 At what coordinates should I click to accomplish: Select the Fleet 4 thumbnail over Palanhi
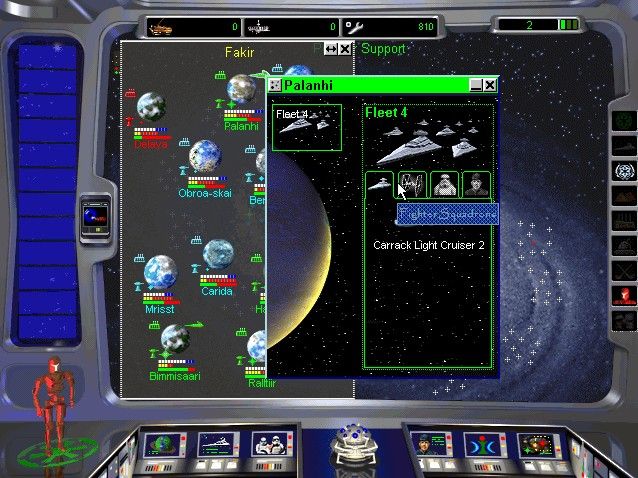point(307,127)
